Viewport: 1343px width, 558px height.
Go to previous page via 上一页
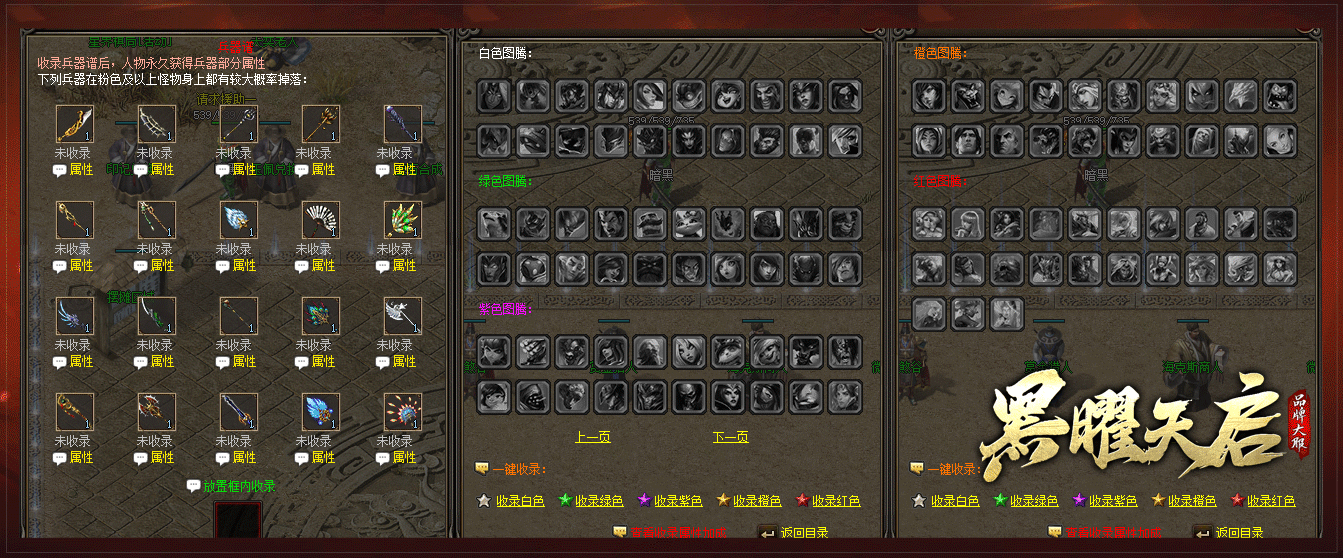592,437
